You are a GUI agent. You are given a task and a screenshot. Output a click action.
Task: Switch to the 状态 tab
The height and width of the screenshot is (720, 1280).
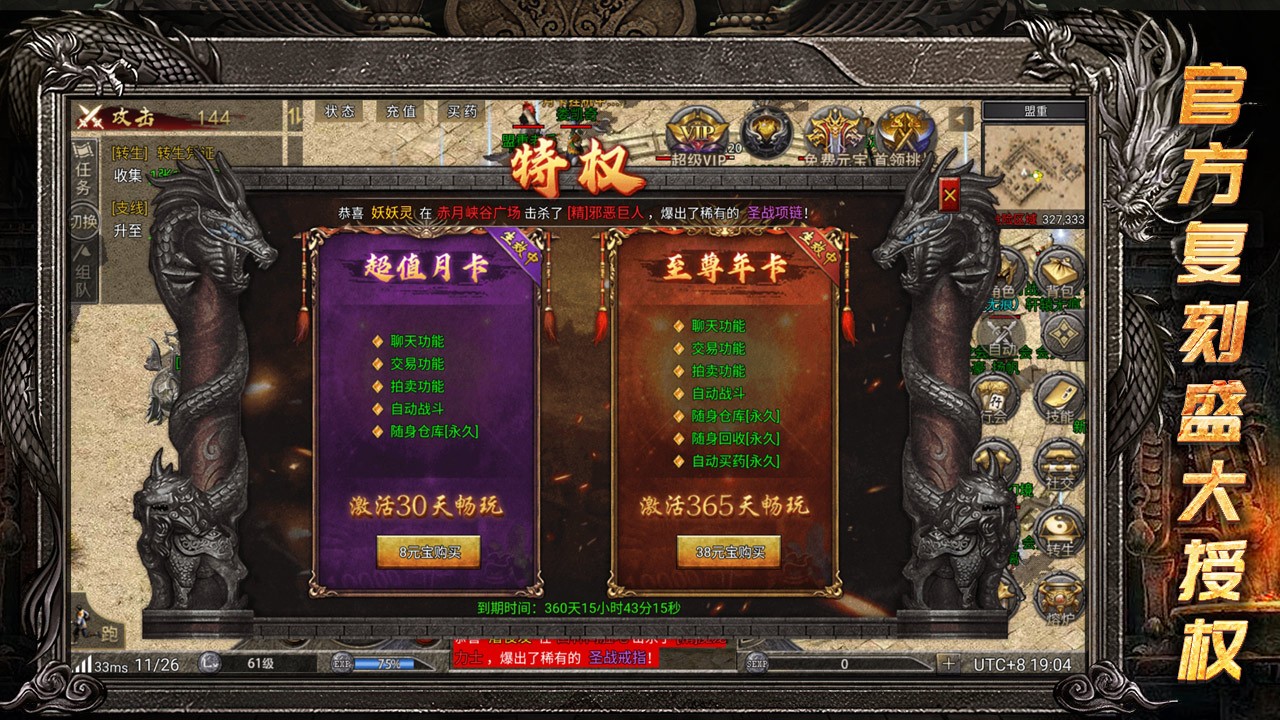(340, 112)
